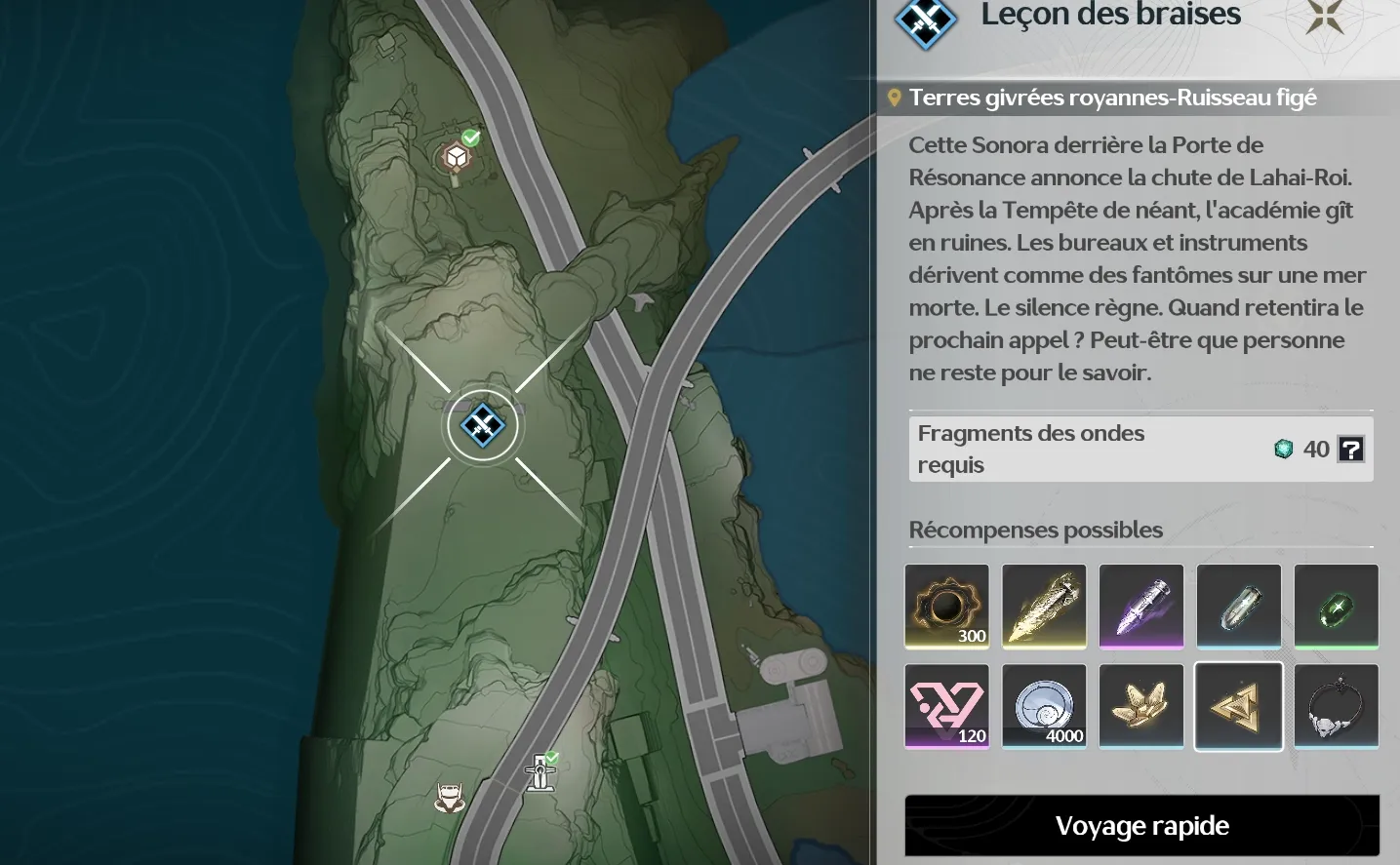View the silver-blue shell reward icon
This screenshot has height=865, width=1400.
(1238, 606)
